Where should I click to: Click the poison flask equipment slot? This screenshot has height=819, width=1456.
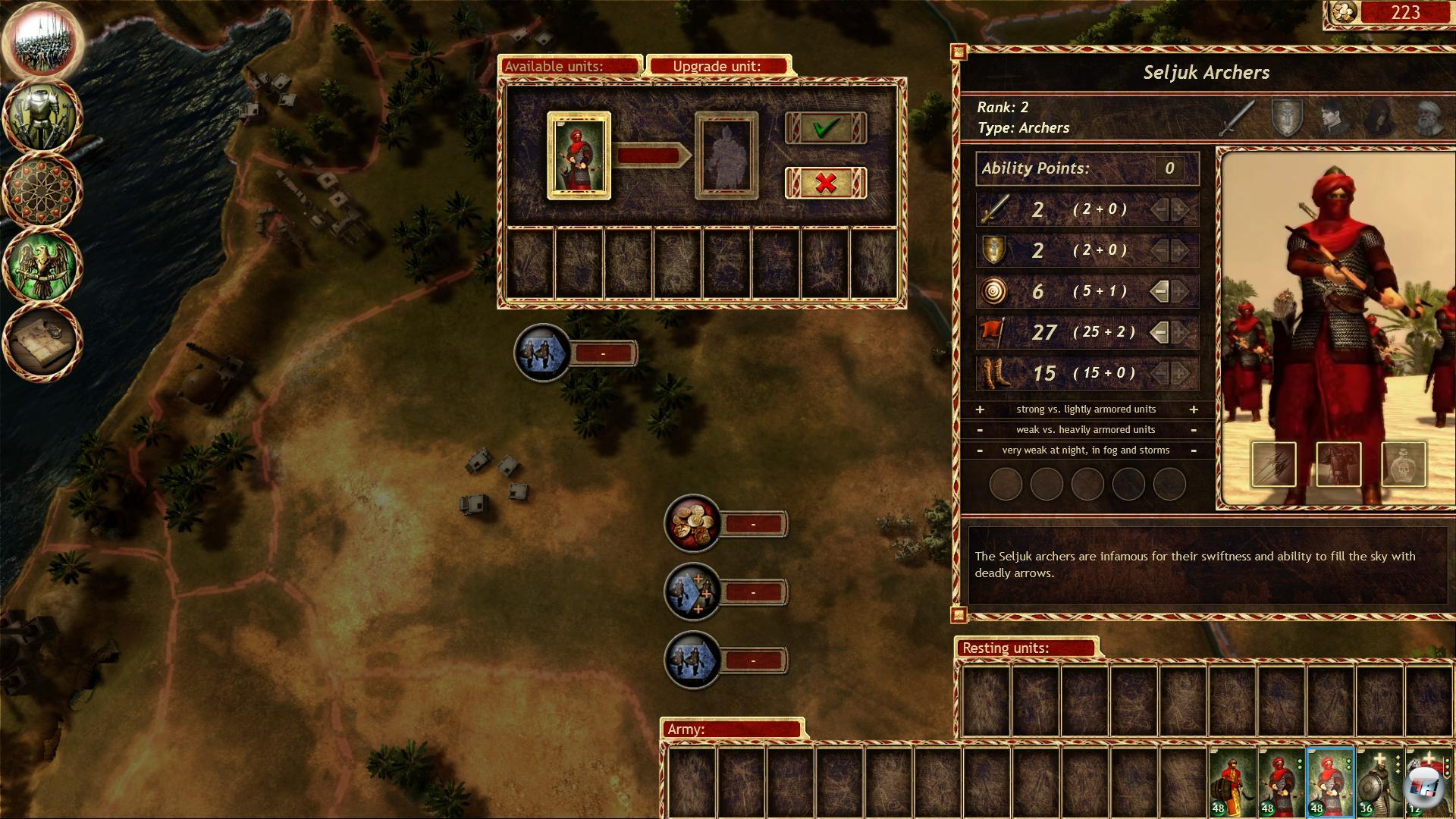pos(1404,464)
